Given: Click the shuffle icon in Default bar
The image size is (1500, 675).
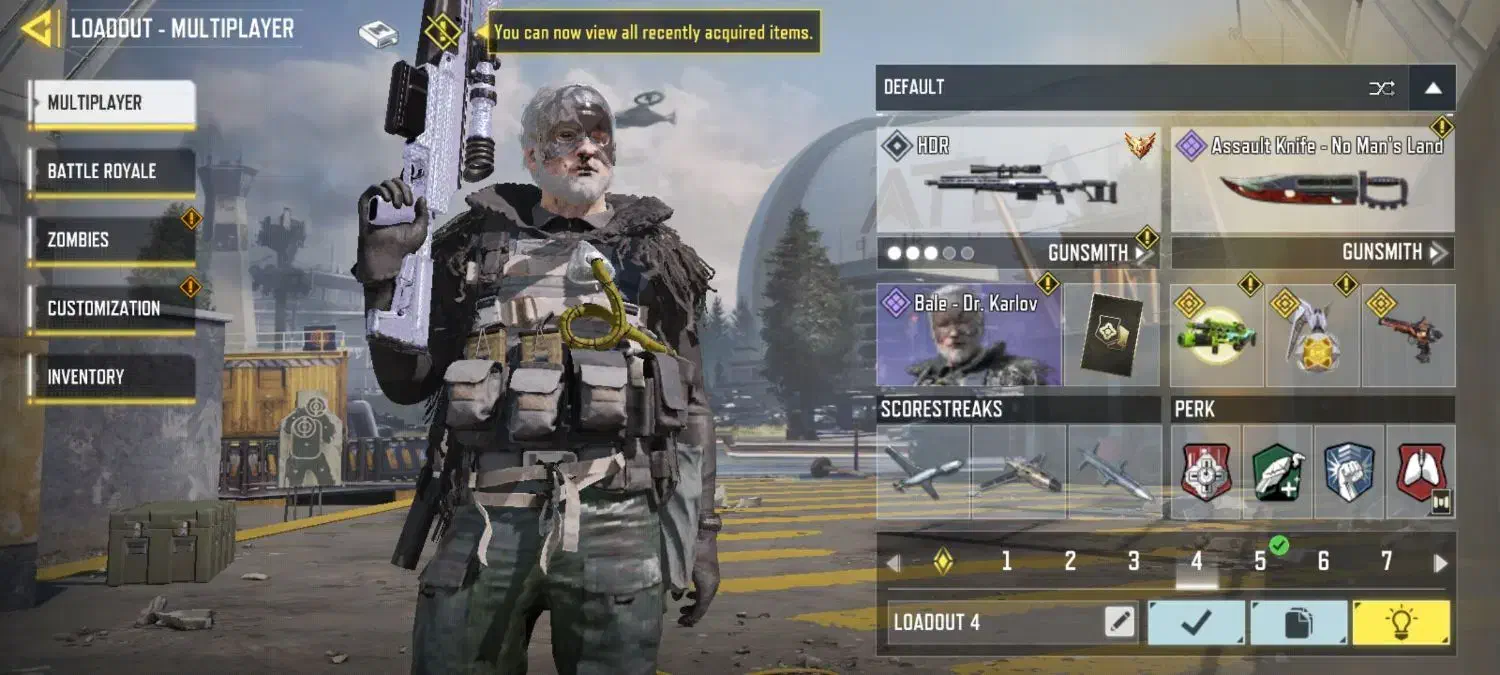Looking at the screenshot, I should point(1381,88).
